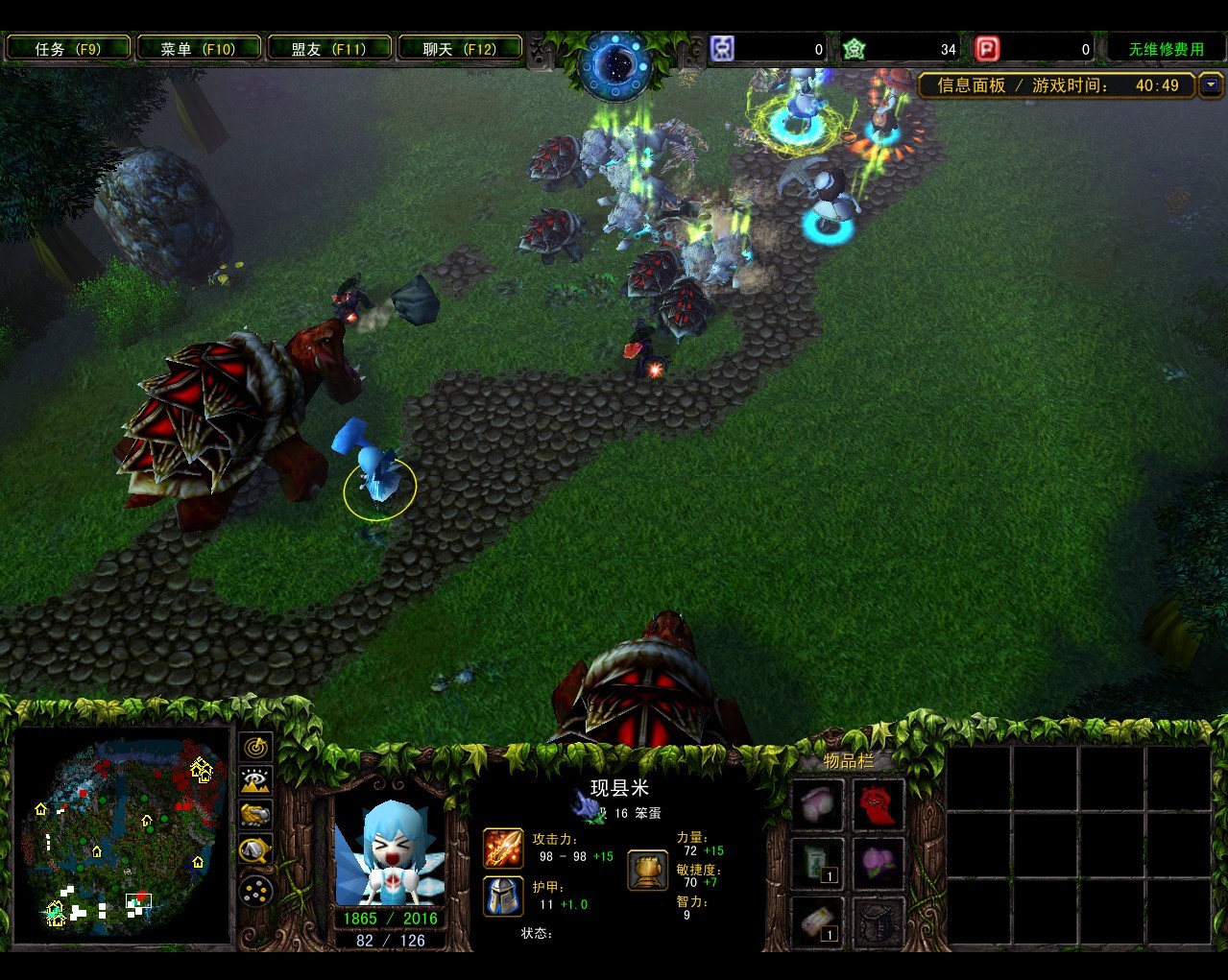Click the armor helmet icon
Viewport: 1228px width, 980px height.
click(x=503, y=896)
